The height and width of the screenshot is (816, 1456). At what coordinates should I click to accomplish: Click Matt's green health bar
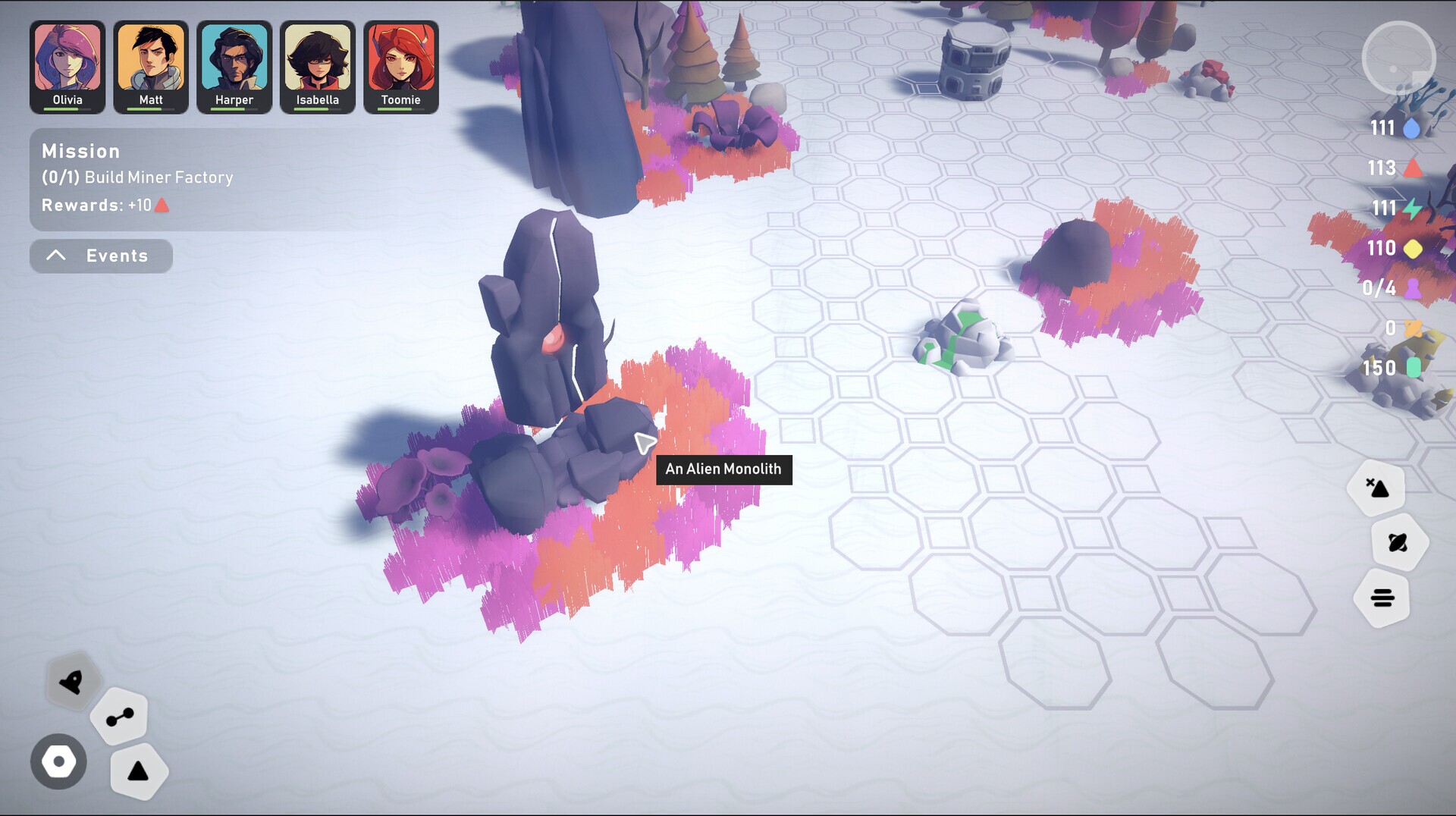(149, 110)
